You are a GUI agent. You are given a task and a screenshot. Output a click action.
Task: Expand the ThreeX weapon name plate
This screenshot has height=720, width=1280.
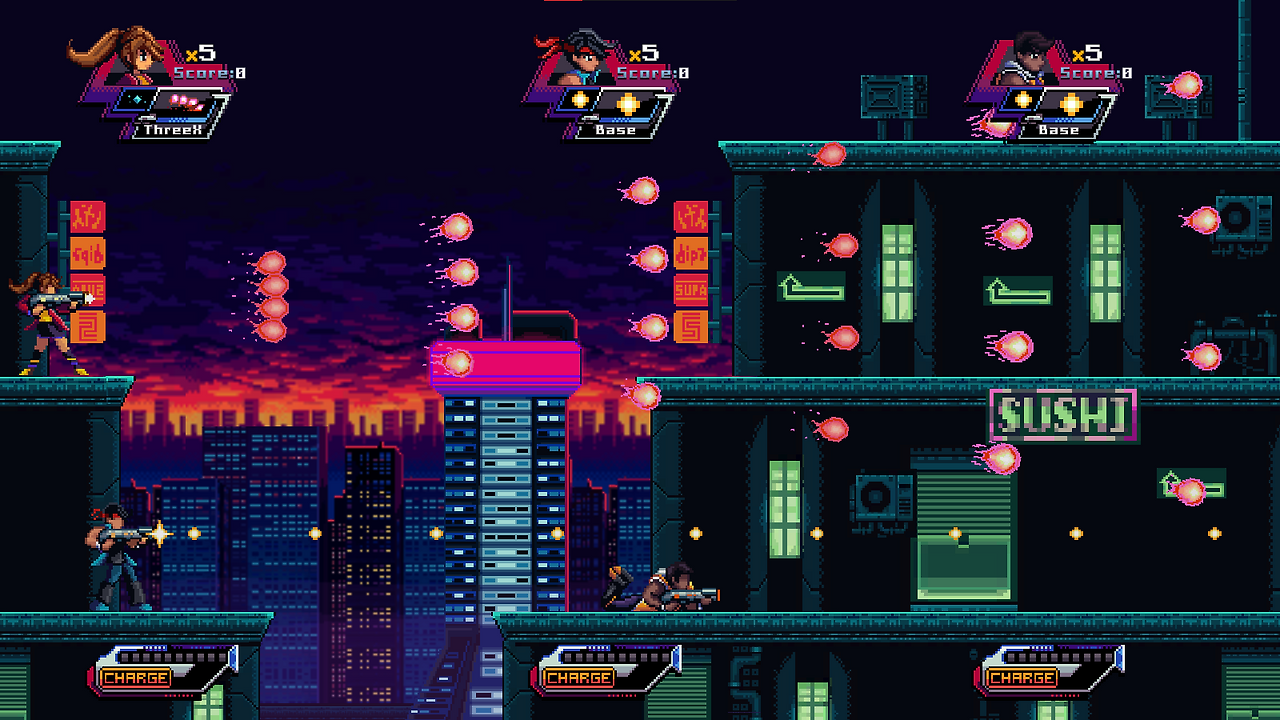pos(170,129)
